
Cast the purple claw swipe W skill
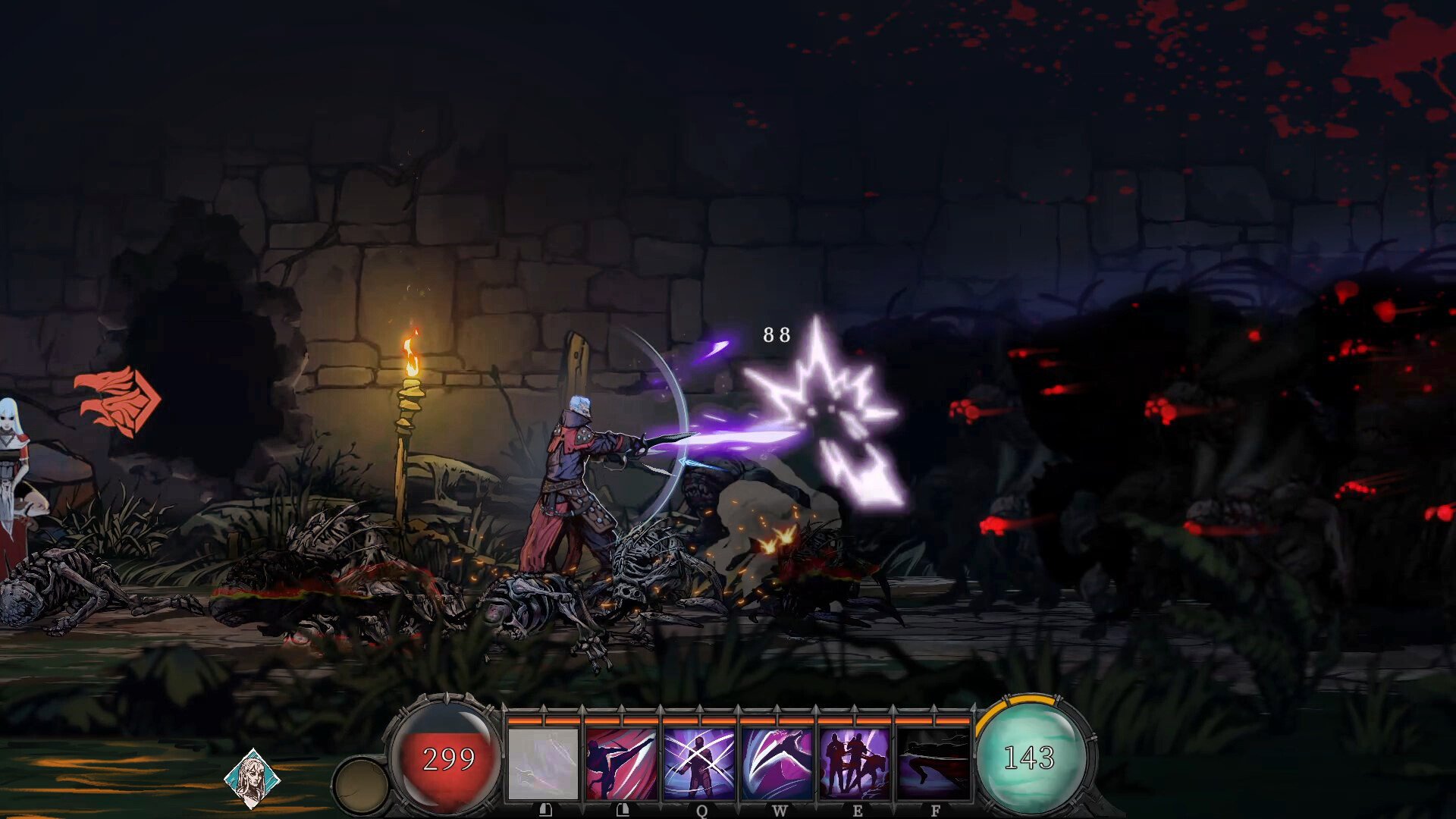click(x=777, y=762)
